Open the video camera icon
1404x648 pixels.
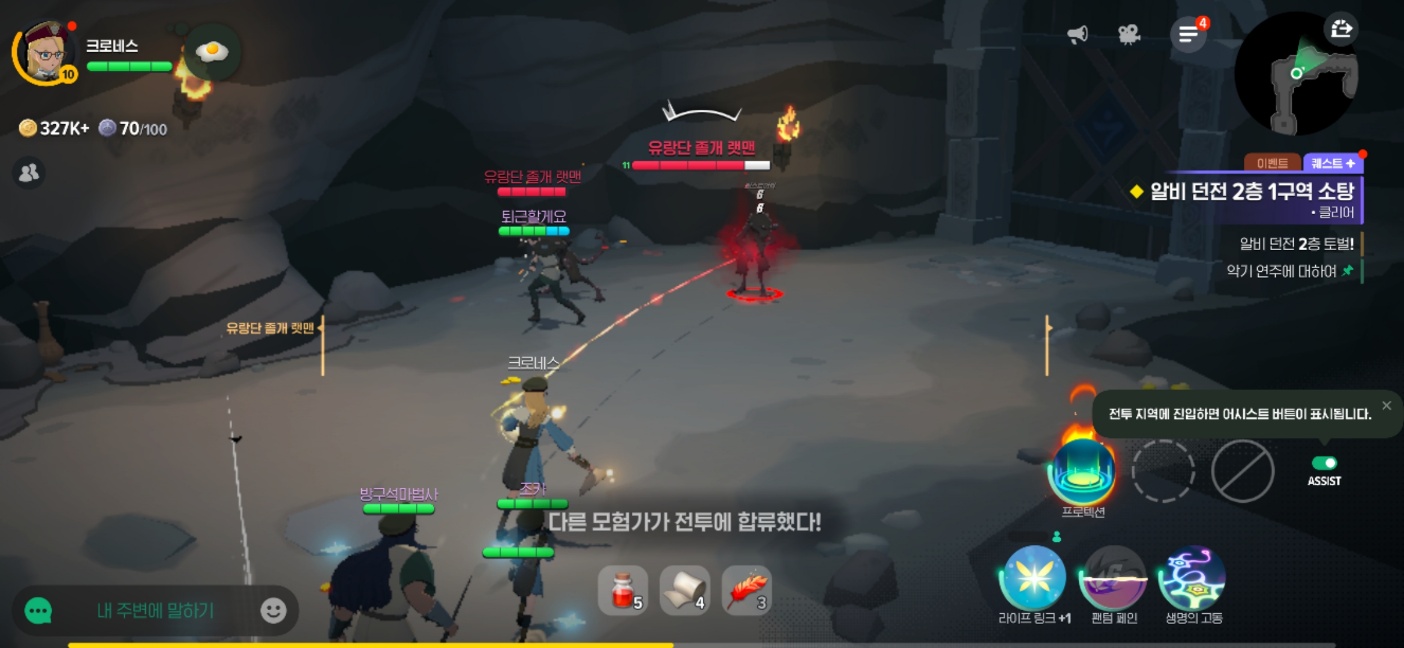(x=1129, y=35)
